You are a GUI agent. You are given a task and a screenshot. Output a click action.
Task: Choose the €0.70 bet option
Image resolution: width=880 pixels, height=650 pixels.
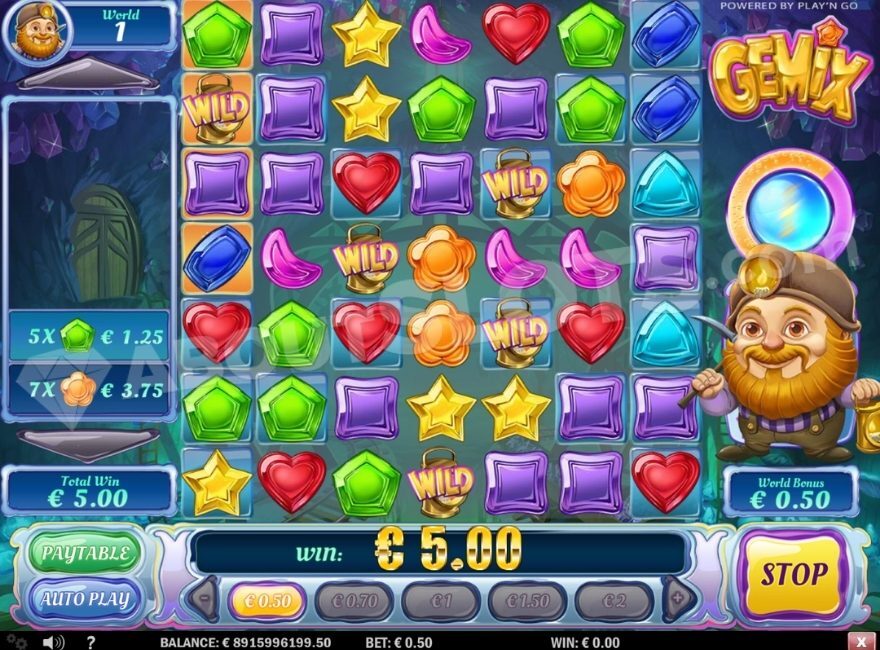pos(355,601)
